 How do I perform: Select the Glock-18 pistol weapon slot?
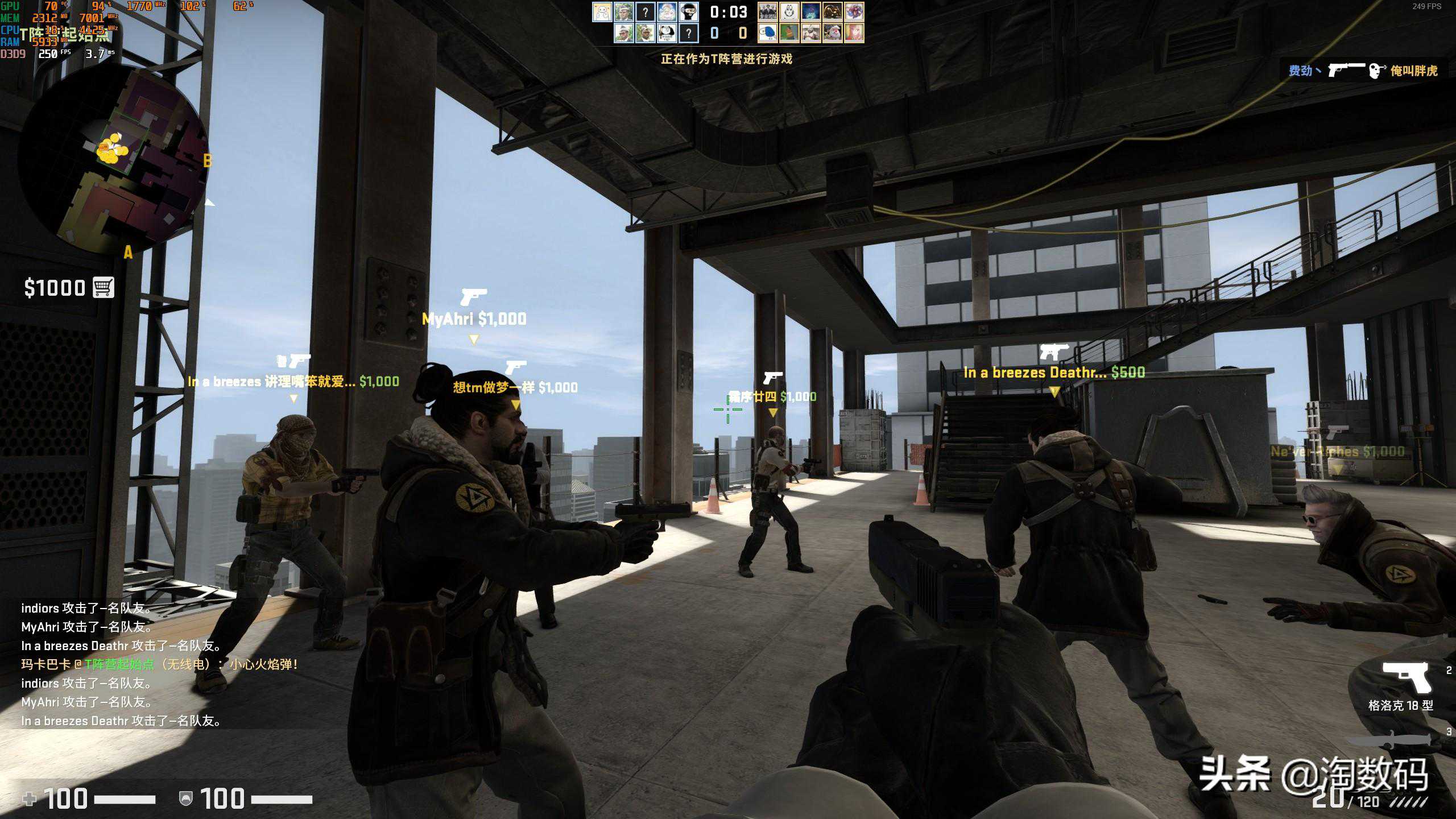click(x=1405, y=677)
